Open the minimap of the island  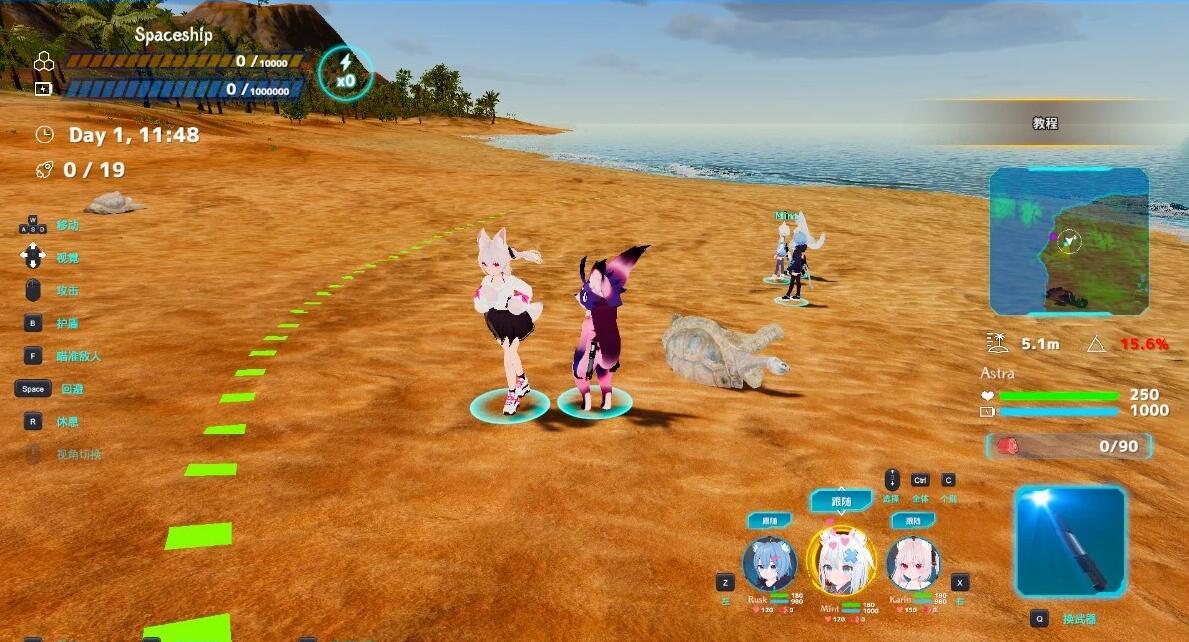[1069, 242]
